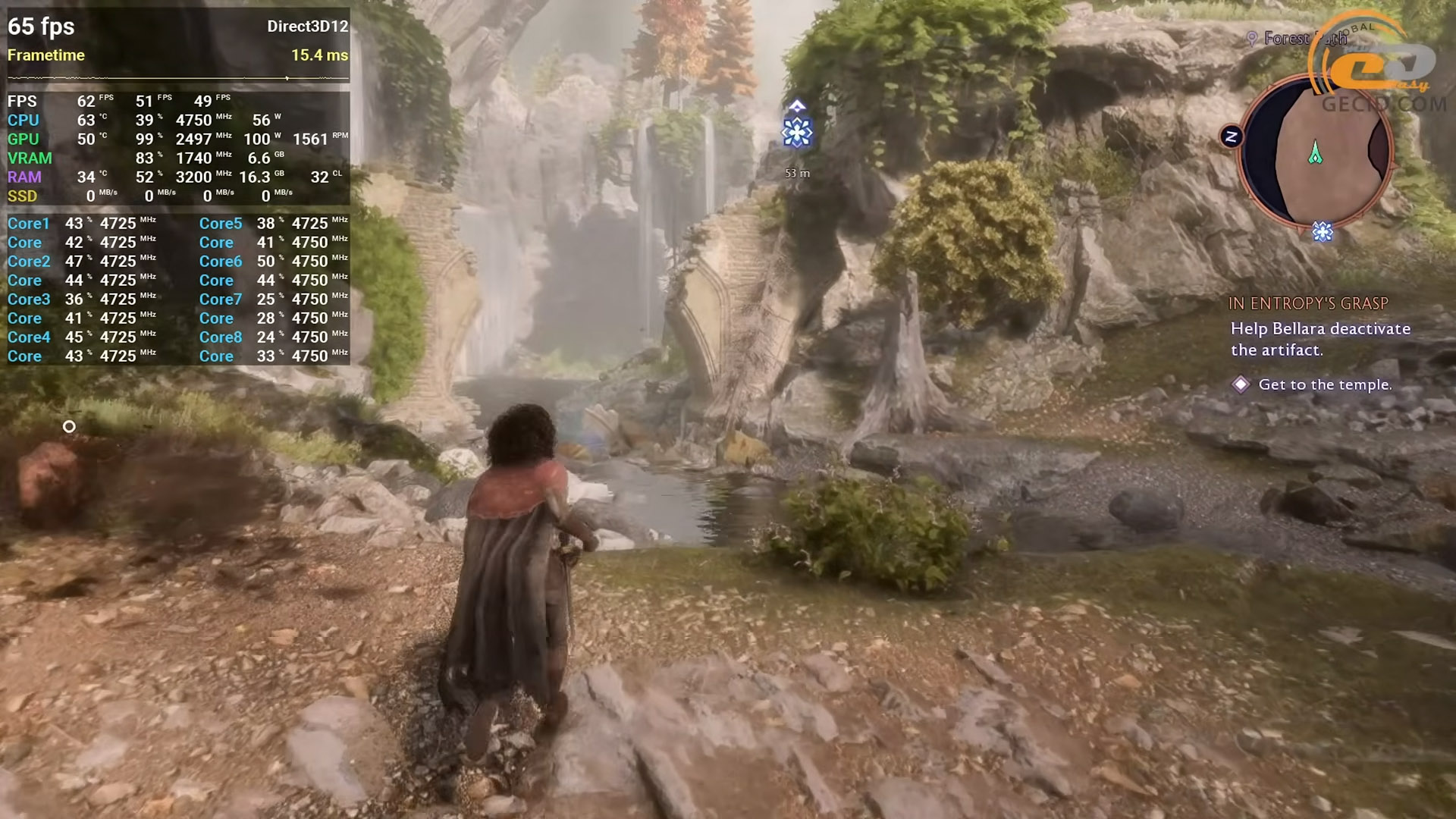The height and width of the screenshot is (819, 1456).
Task: Open the In Entropy's Grasp quest tracker
Action: click(x=1308, y=303)
